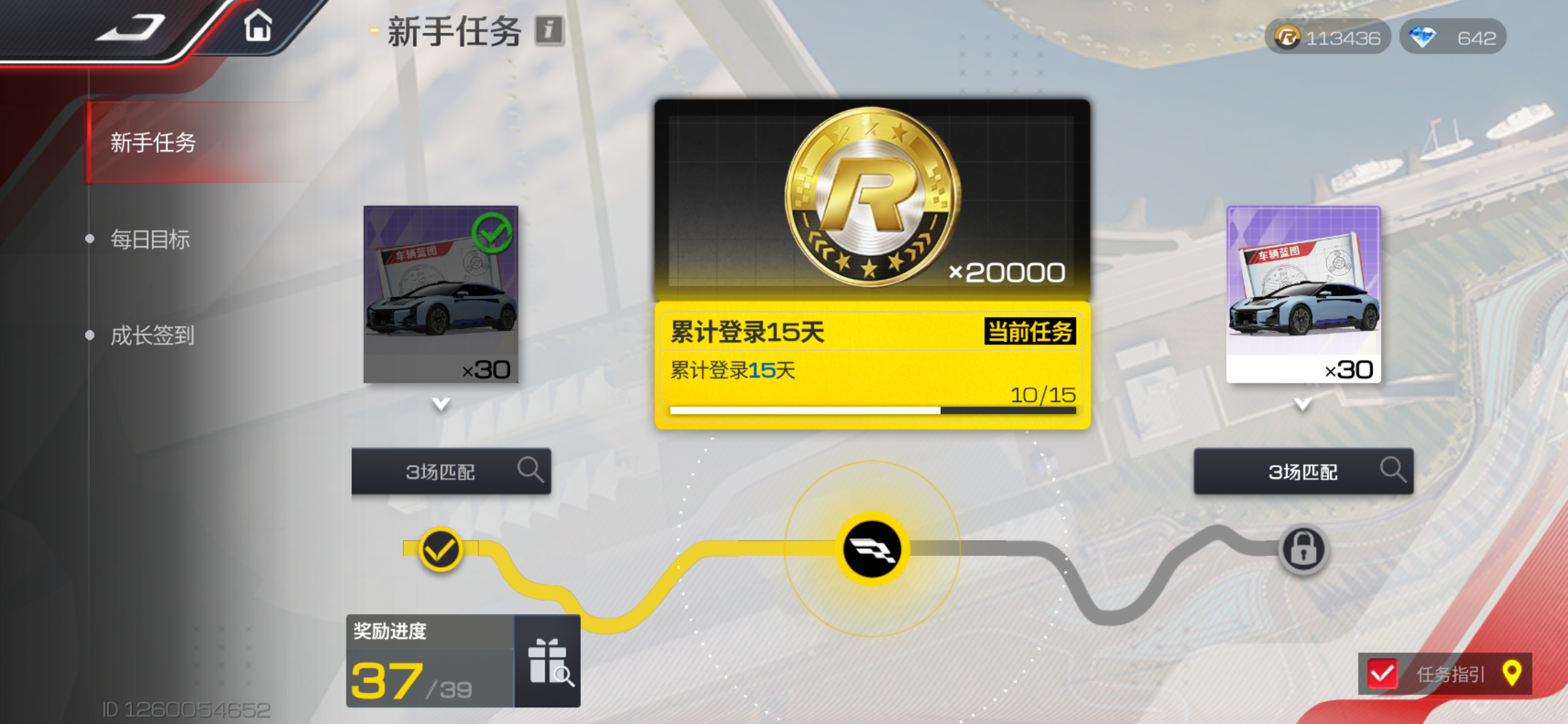Click the green checkmark on completed blueprint card
The width and height of the screenshot is (1568, 724).
(x=493, y=231)
